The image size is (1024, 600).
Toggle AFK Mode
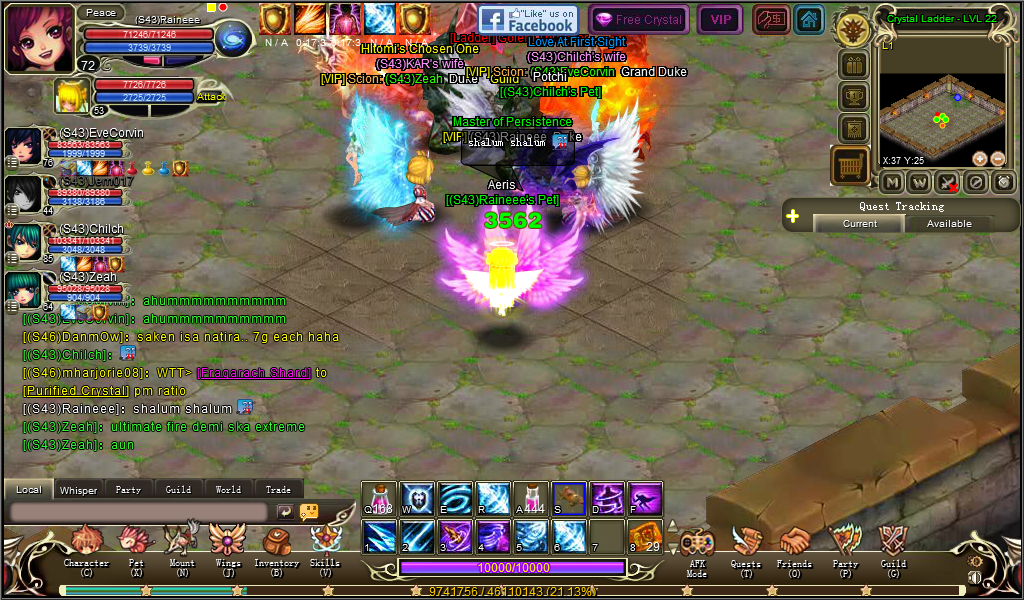point(697,547)
